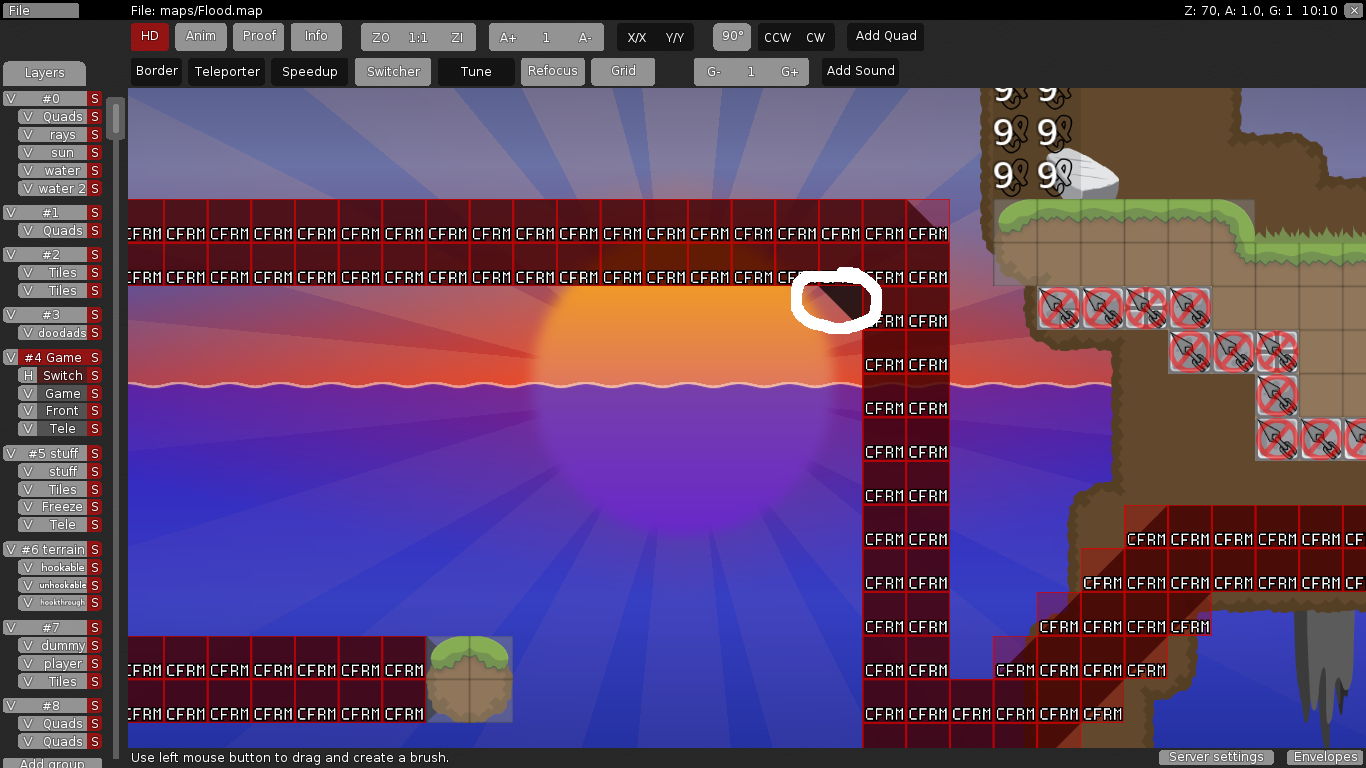This screenshot has height=768, width=1366.
Task: Click the Refocus button
Action: click(552, 71)
